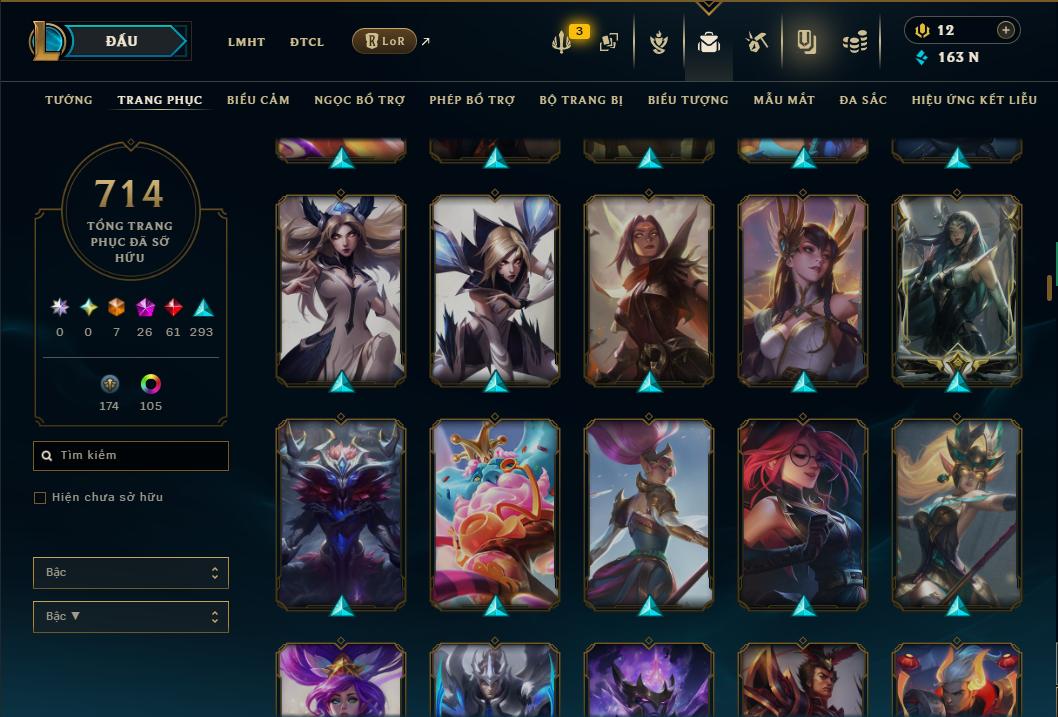This screenshot has width=1058, height=717.
Task: Click the Tìm kiếm search field
Action: click(131, 456)
